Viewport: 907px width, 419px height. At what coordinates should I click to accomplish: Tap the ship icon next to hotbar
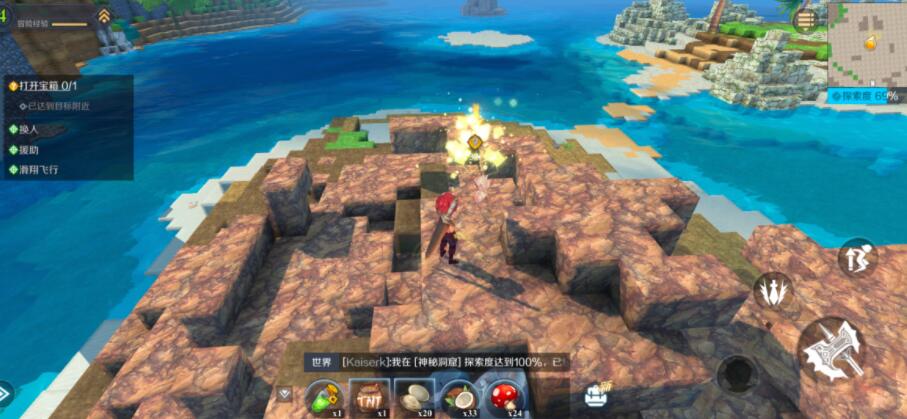(x=598, y=393)
